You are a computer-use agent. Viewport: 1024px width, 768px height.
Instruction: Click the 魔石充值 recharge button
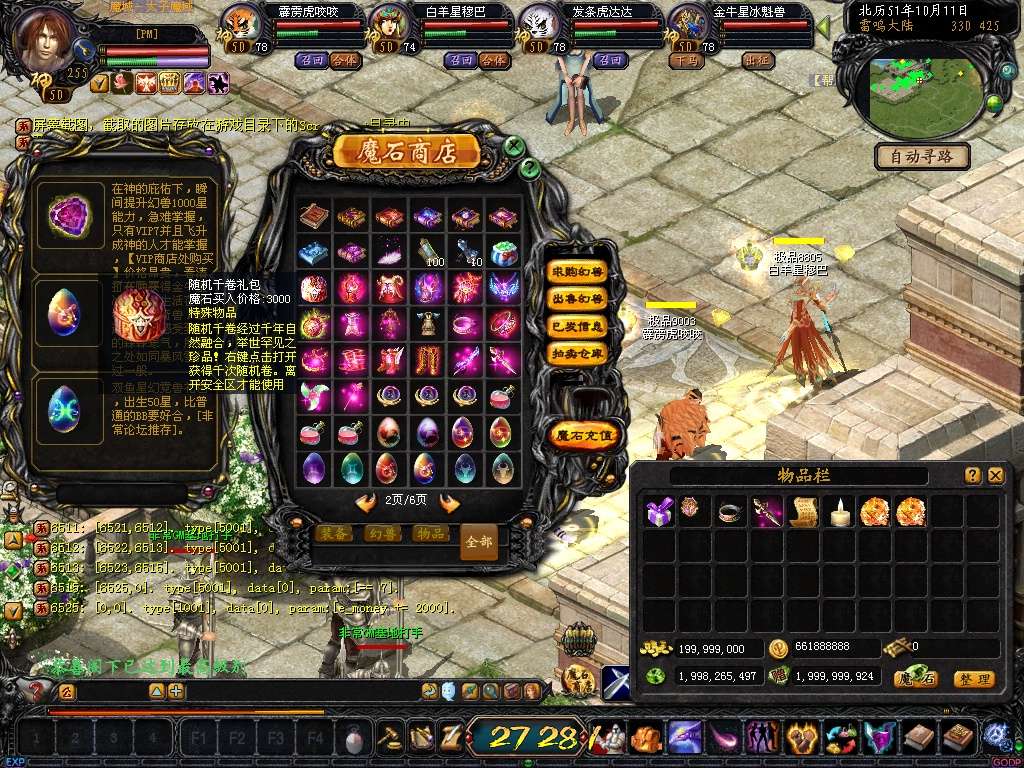(585, 435)
